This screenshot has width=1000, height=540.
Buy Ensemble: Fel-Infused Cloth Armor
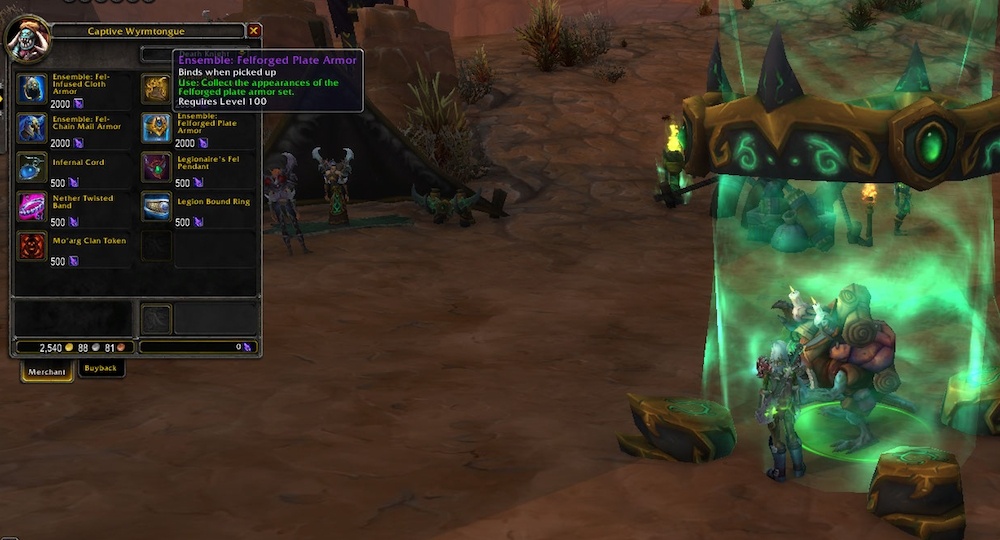tap(33, 86)
